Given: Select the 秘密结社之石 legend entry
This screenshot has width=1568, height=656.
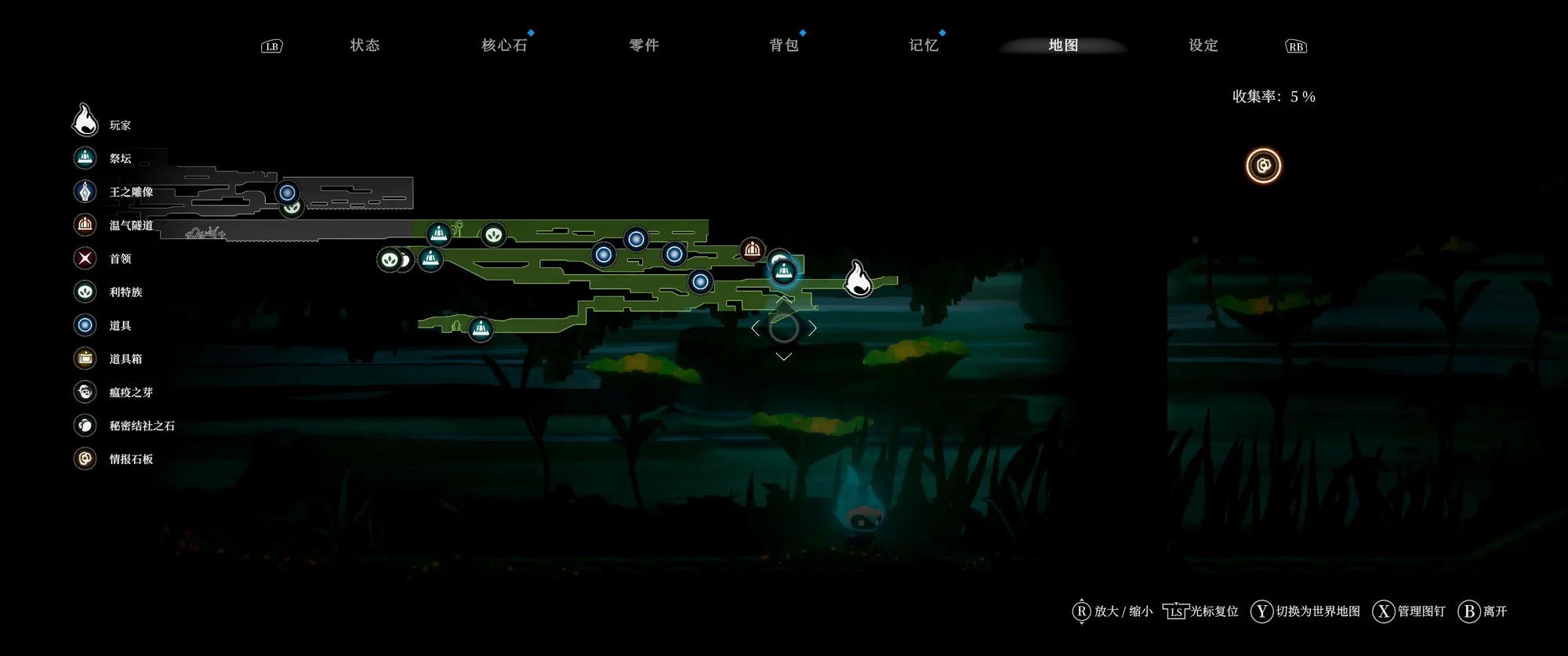Looking at the screenshot, I should (x=141, y=426).
